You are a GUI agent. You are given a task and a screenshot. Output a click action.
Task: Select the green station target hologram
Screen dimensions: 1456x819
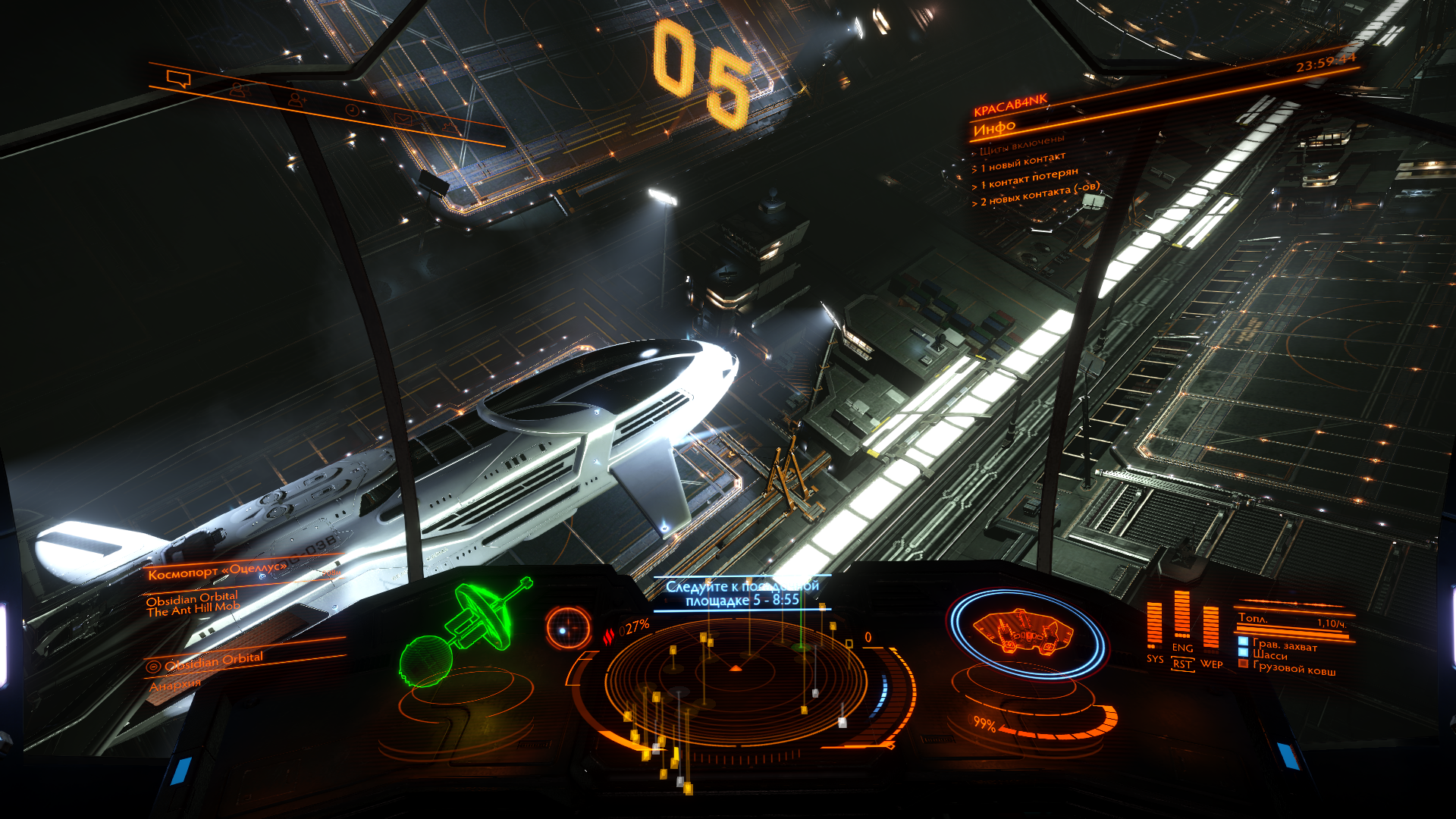pos(463,633)
